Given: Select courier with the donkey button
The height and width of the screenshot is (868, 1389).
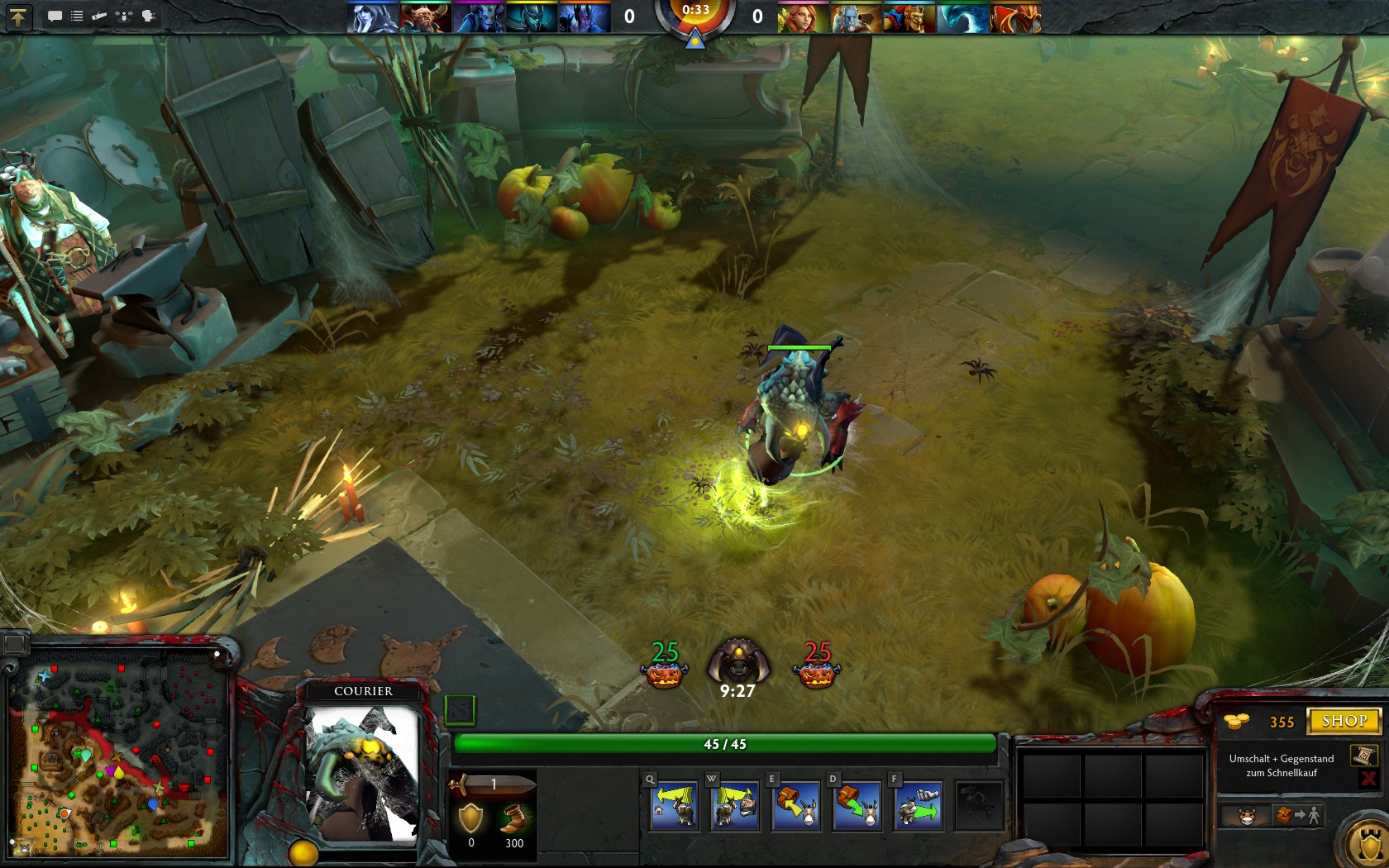Looking at the screenshot, I should (1246, 817).
